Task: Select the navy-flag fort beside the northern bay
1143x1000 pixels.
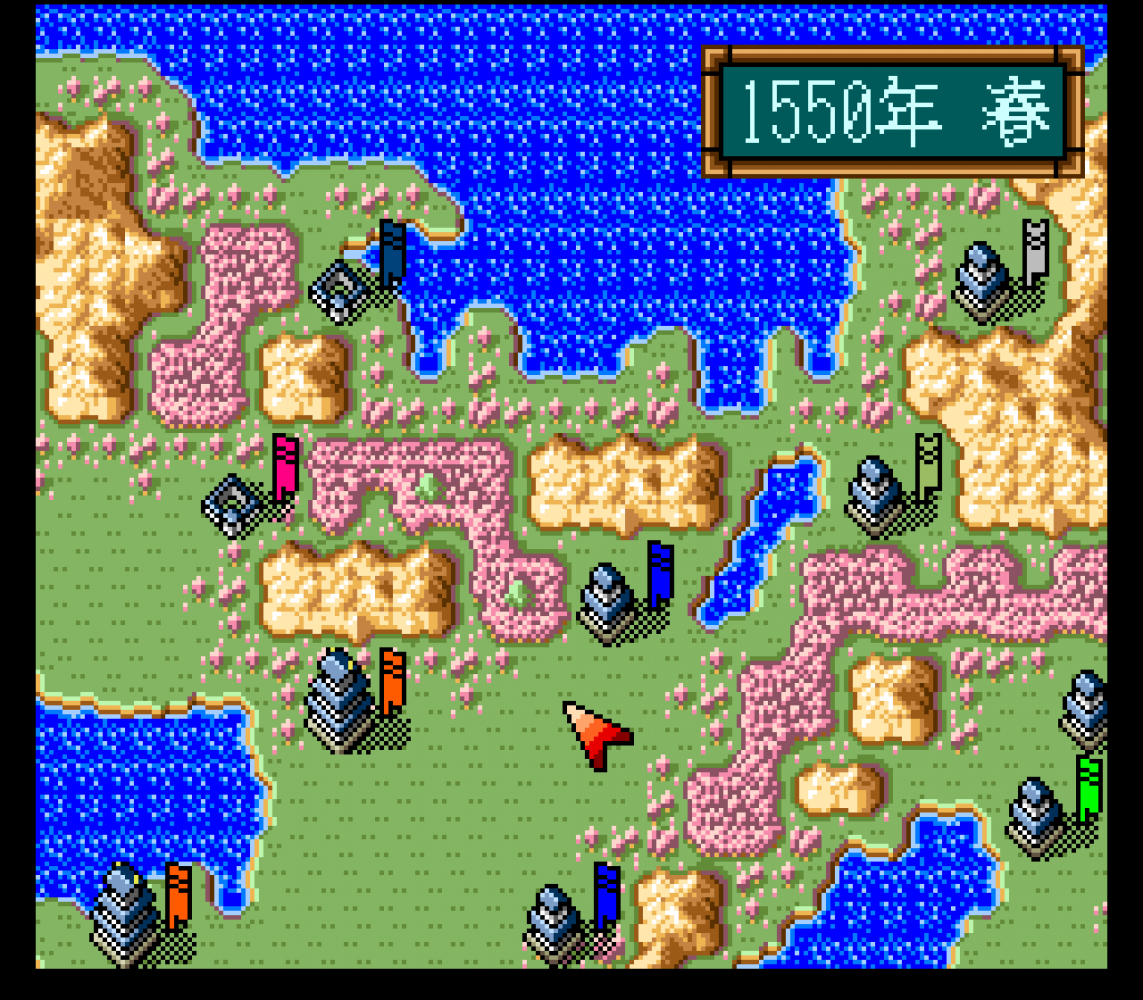Action: click(x=343, y=288)
